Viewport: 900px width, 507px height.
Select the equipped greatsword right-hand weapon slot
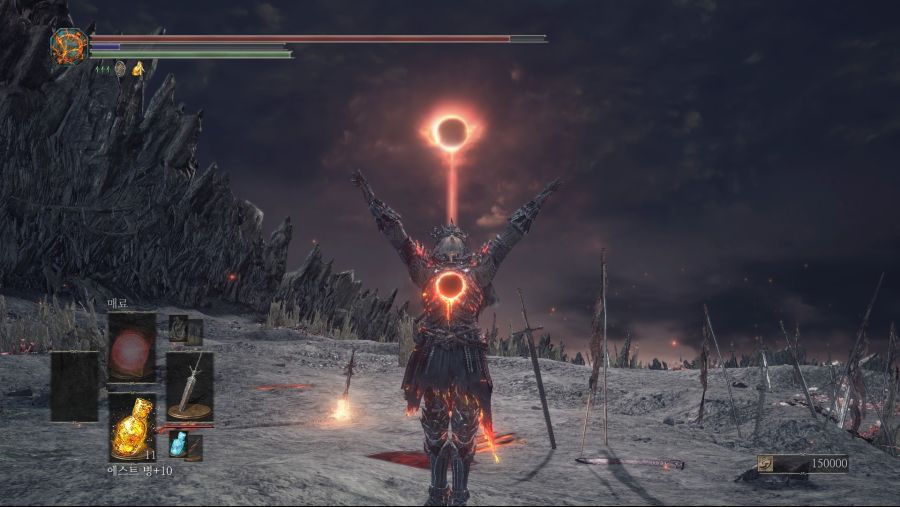click(189, 386)
